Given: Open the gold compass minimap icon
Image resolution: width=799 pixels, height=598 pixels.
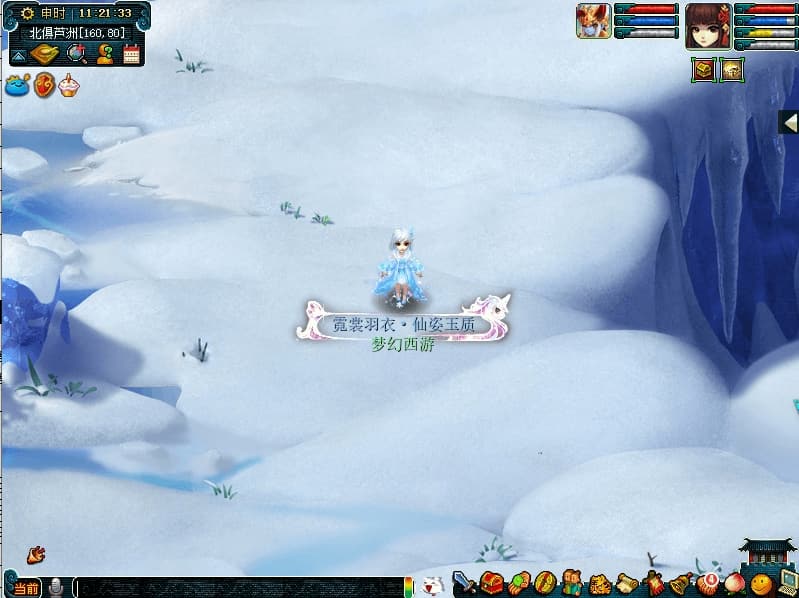Looking at the screenshot, I should 45,54.
